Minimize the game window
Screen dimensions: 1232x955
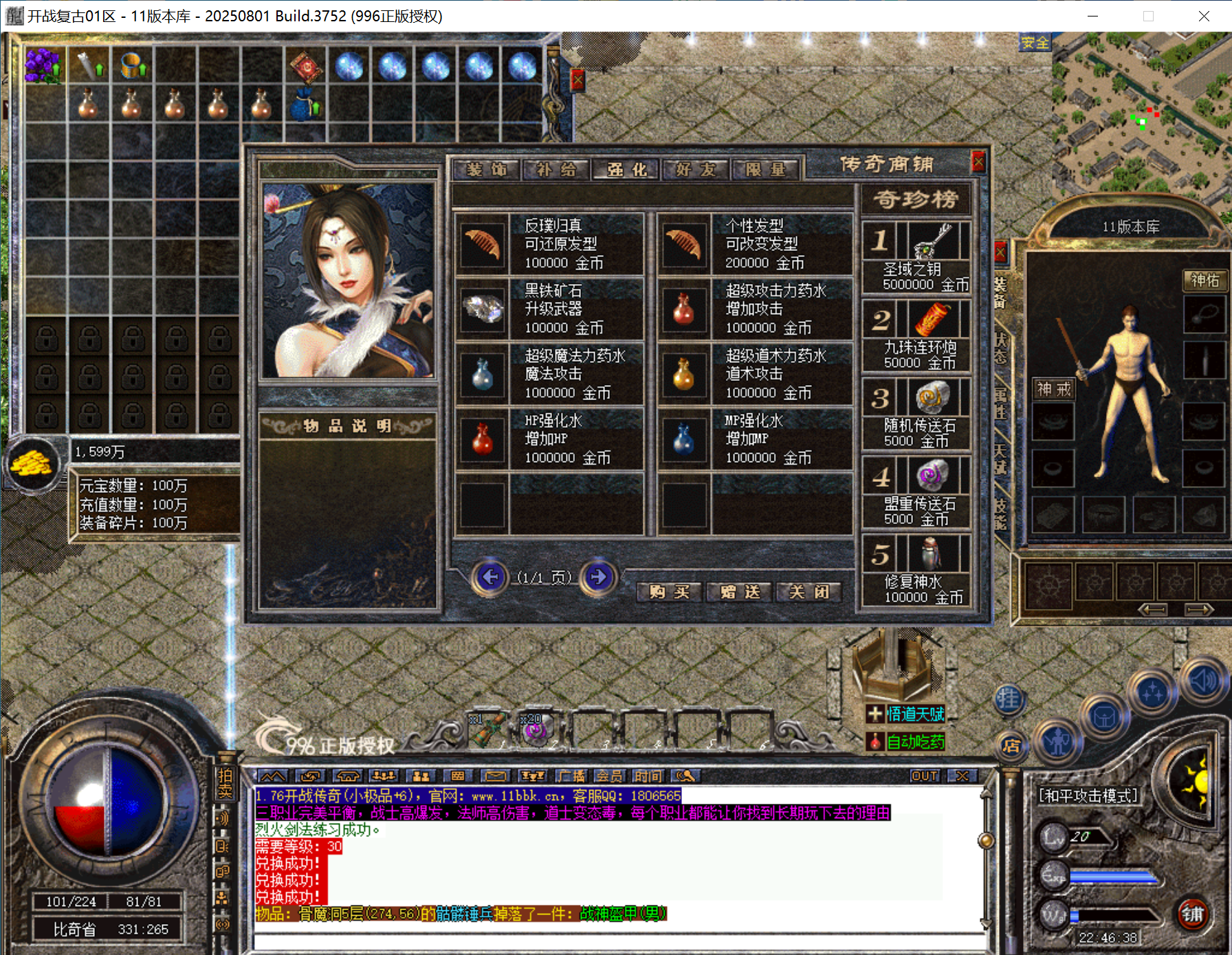[x=1092, y=16]
